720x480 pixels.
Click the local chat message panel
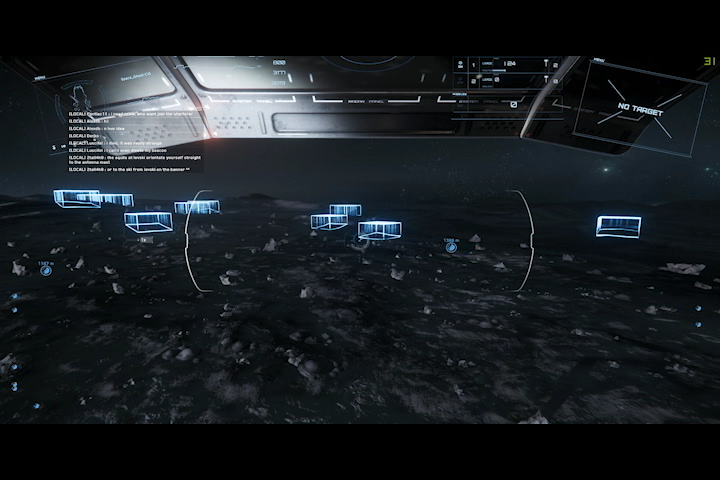(x=128, y=140)
